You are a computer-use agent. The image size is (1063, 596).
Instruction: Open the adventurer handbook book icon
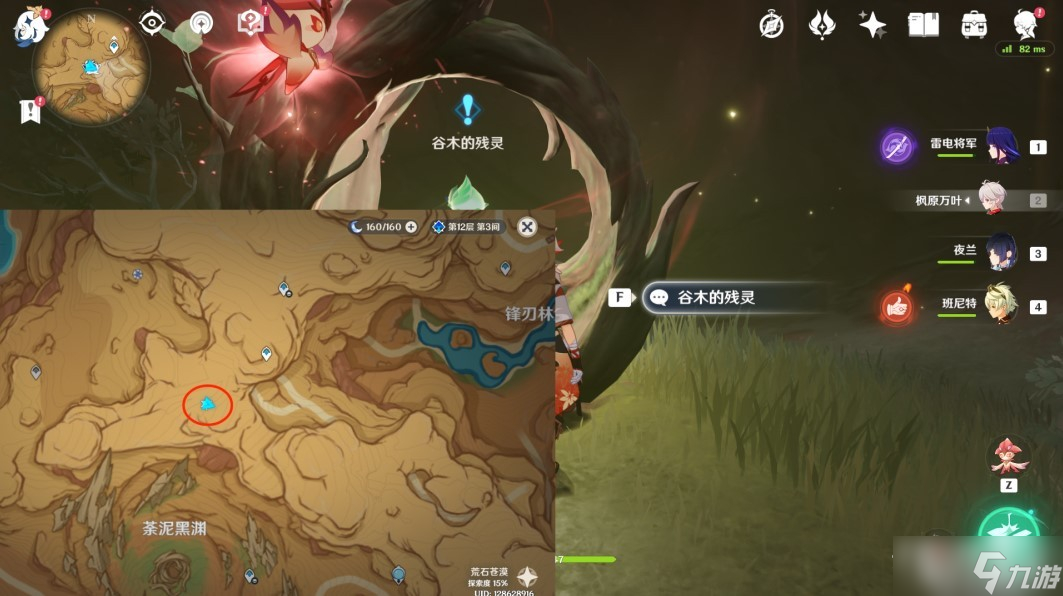pyautogui.click(x=923, y=25)
